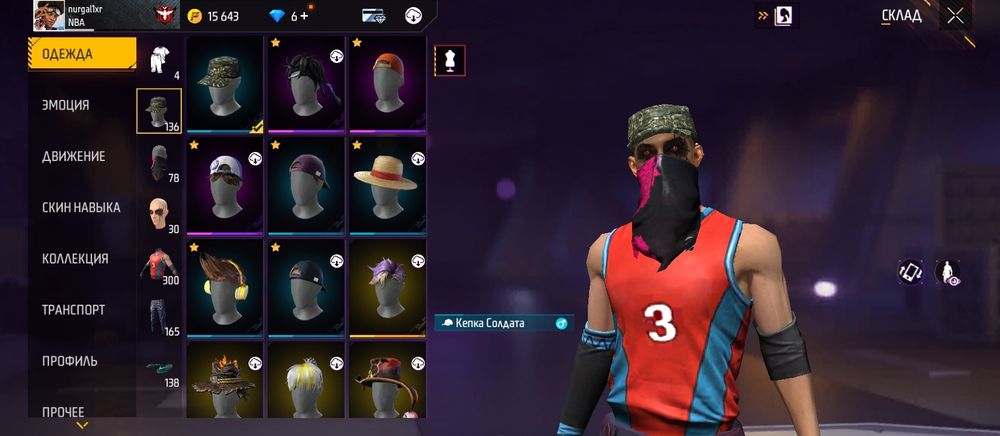The width and height of the screenshot is (1000, 436).
Task: Select the camo soldier cap item
Action: [225, 83]
